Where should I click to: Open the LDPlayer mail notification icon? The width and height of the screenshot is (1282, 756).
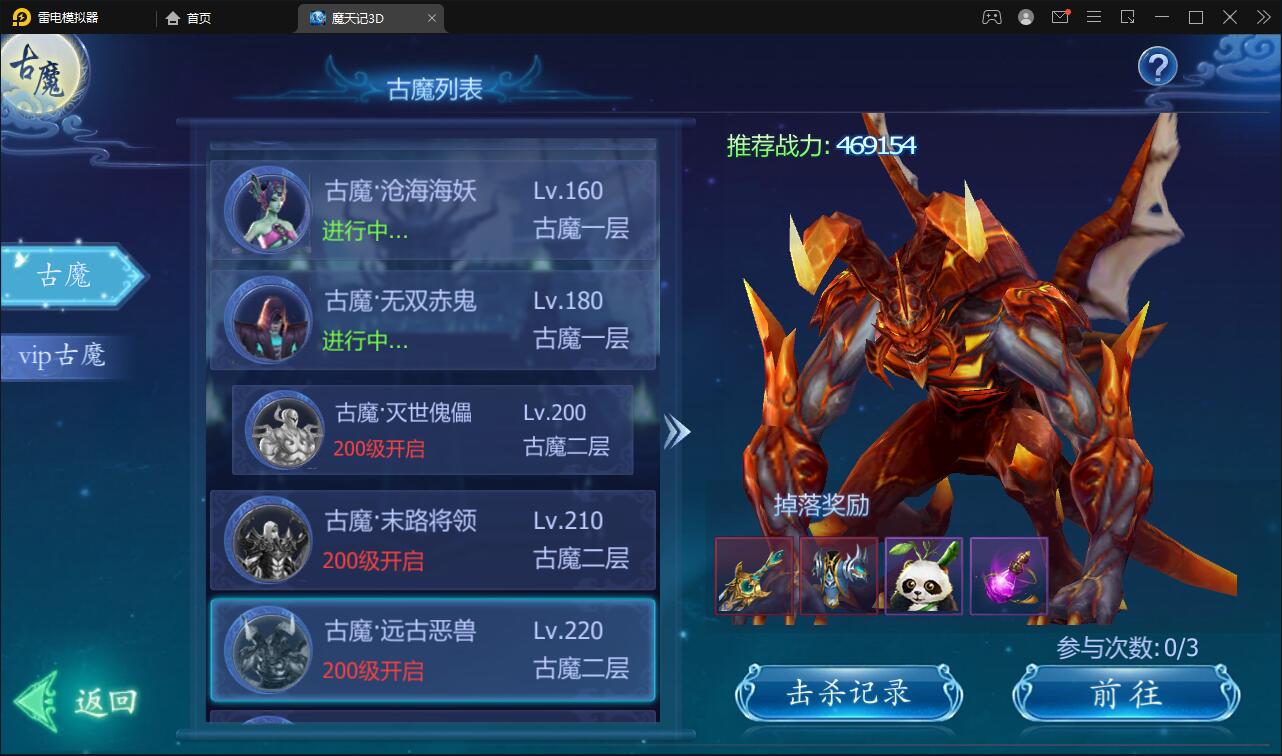[1060, 17]
